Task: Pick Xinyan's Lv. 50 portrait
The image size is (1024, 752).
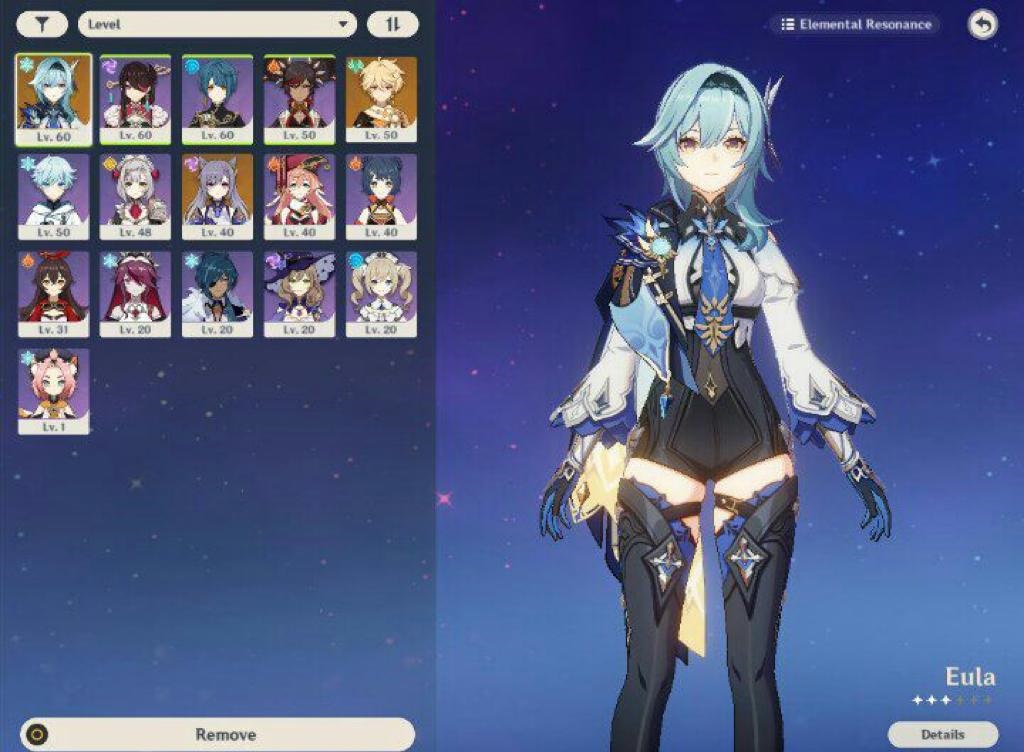Action: point(299,99)
